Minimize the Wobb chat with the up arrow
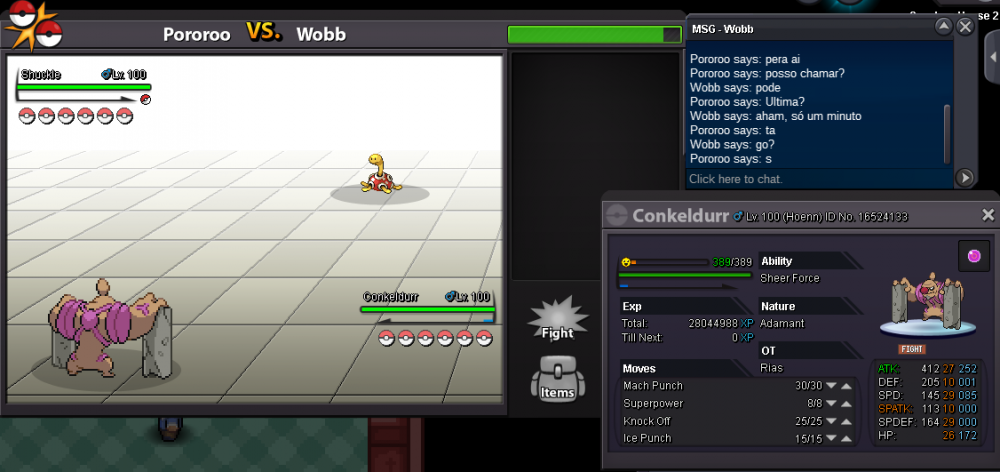This screenshot has width=1000, height=472. point(943,27)
